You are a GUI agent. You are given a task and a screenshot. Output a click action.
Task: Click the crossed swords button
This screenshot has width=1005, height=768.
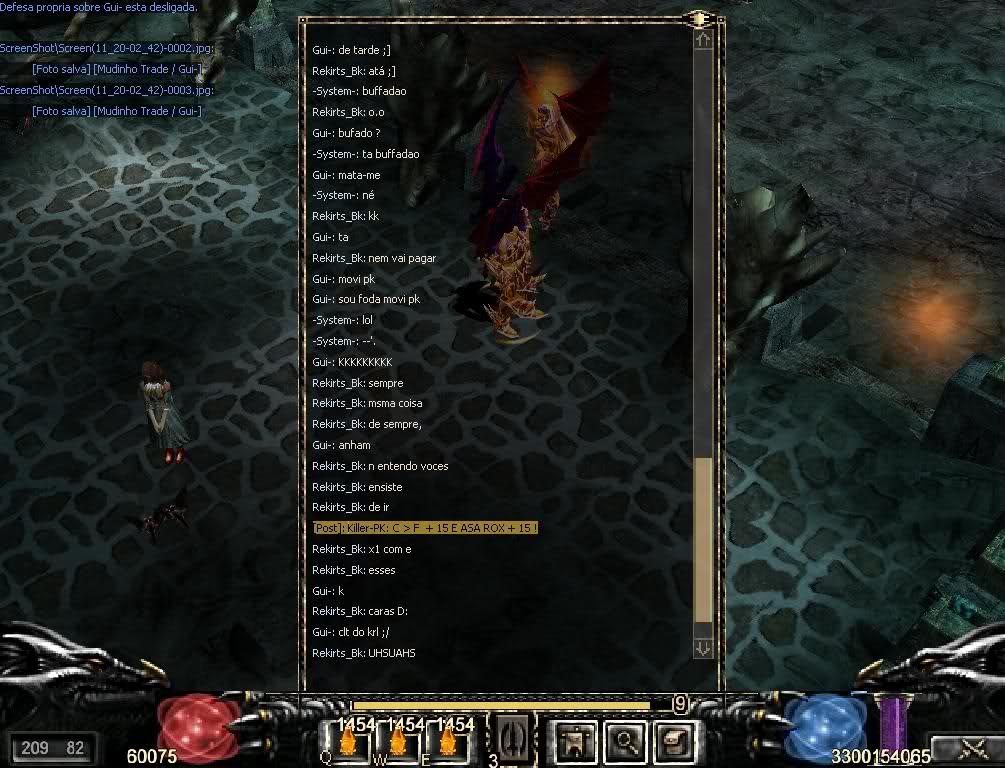(966, 748)
